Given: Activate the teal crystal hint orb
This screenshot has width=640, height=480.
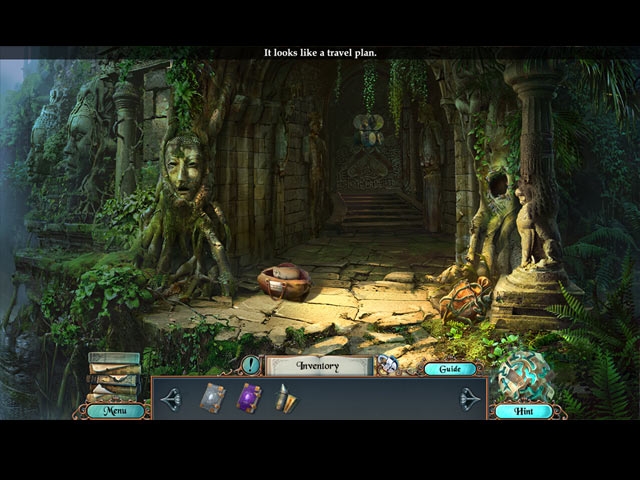Looking at the screenshot, I should coord(523,376).
